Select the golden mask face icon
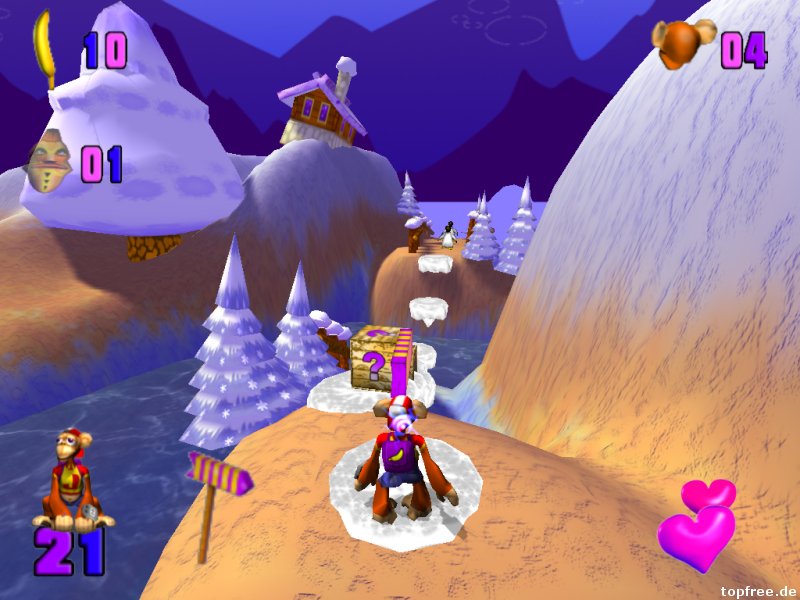The image size is (800, 600). 50,161
